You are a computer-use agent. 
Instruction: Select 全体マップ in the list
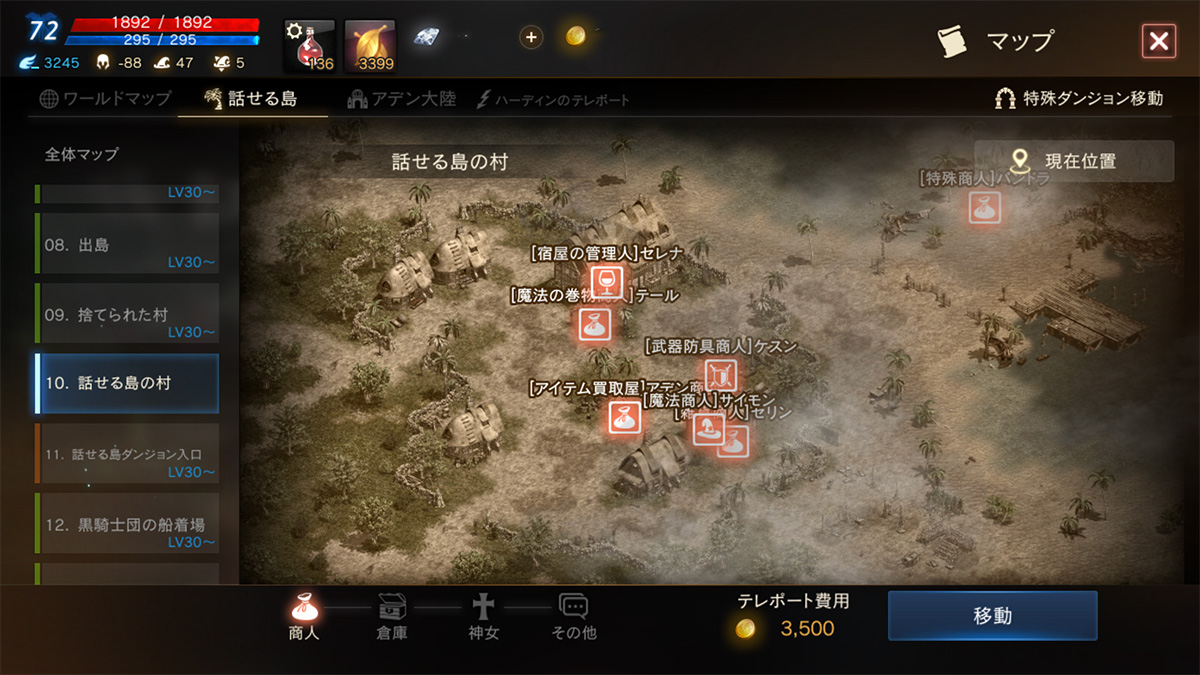[82, 155]
